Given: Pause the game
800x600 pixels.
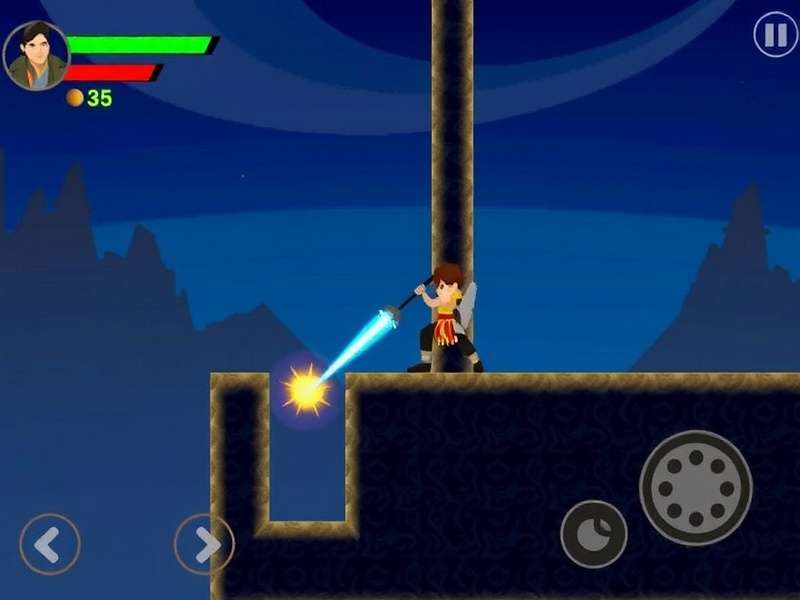Looking at the screenshot, I should [775, 36].
